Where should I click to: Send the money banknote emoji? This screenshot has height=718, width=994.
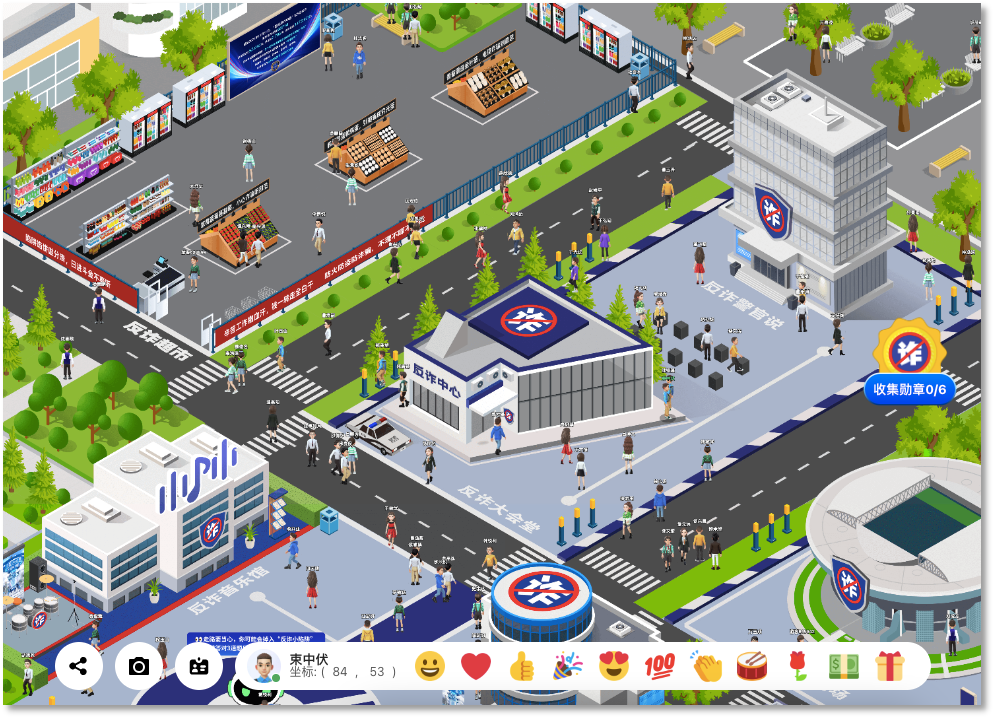(x=843, y=666)
